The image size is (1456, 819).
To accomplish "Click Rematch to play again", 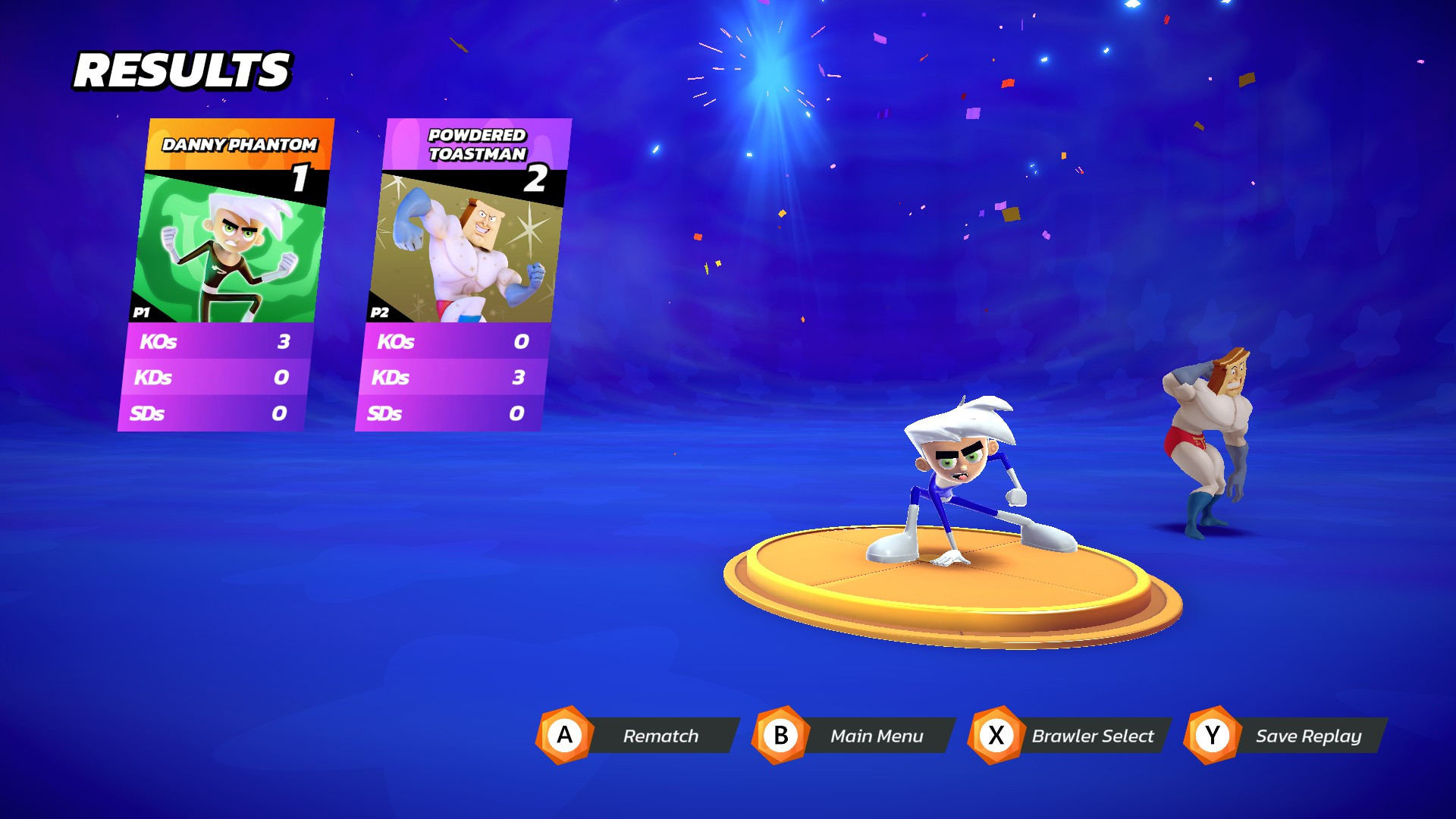I will [x=661, y=735].
